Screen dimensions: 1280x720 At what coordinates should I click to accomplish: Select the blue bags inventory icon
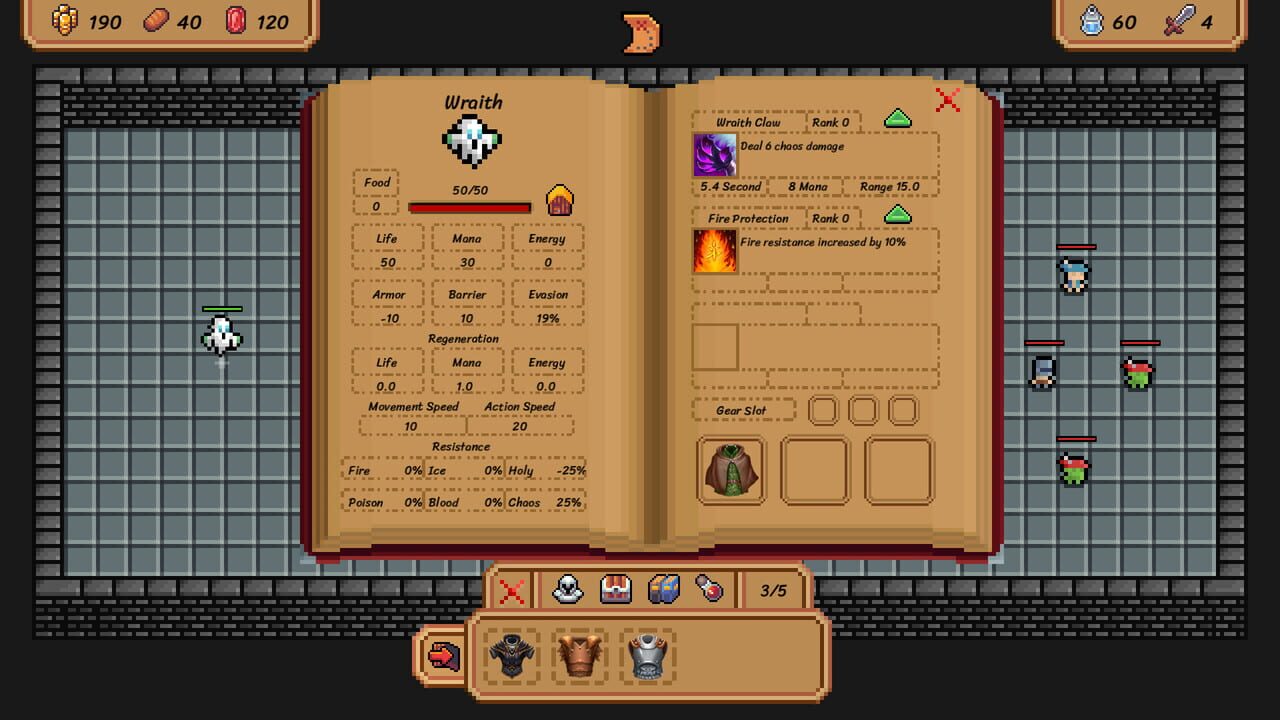(x=663, y=590)
